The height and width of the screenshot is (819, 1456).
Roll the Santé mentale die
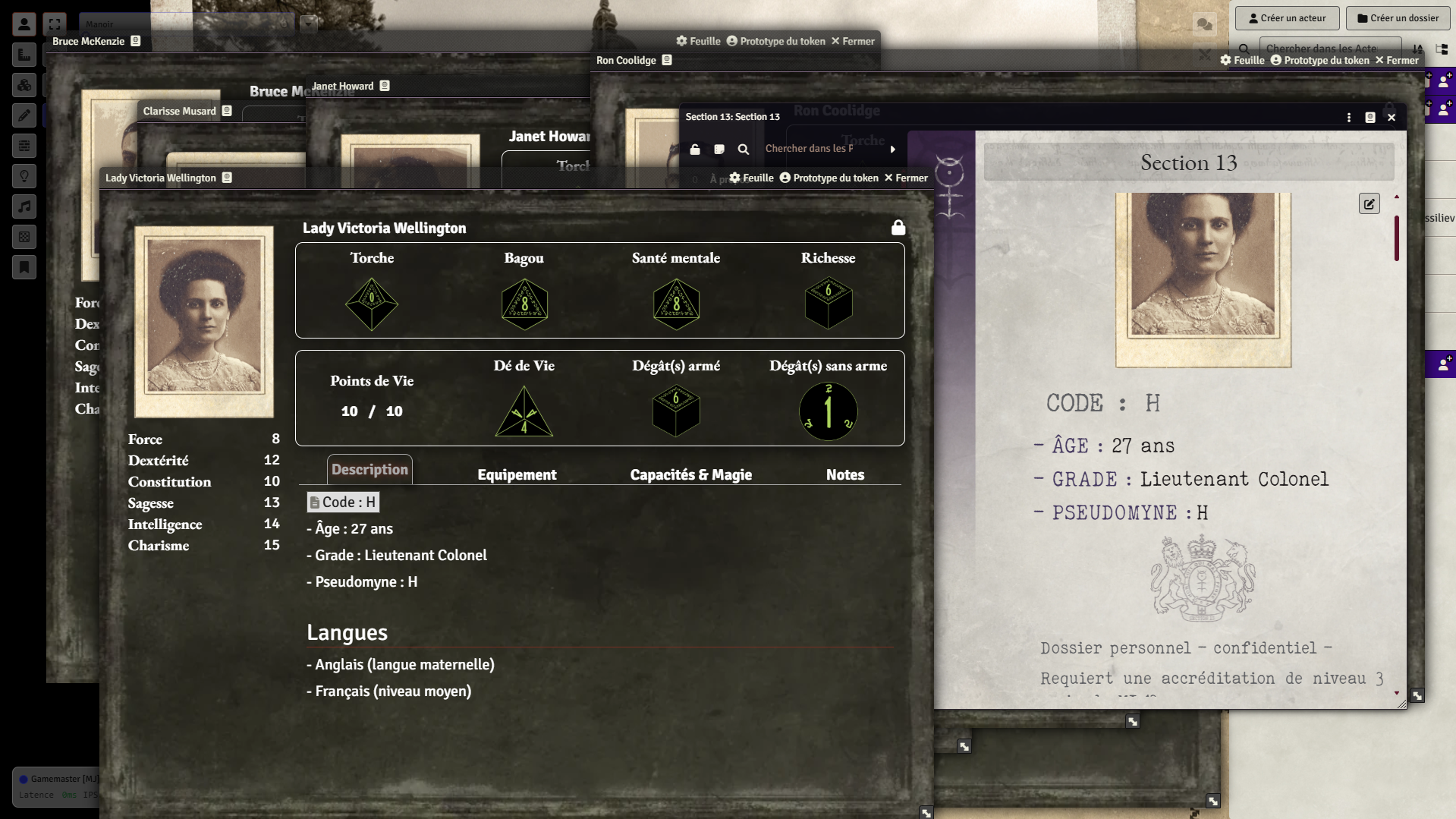click(676, 304)
